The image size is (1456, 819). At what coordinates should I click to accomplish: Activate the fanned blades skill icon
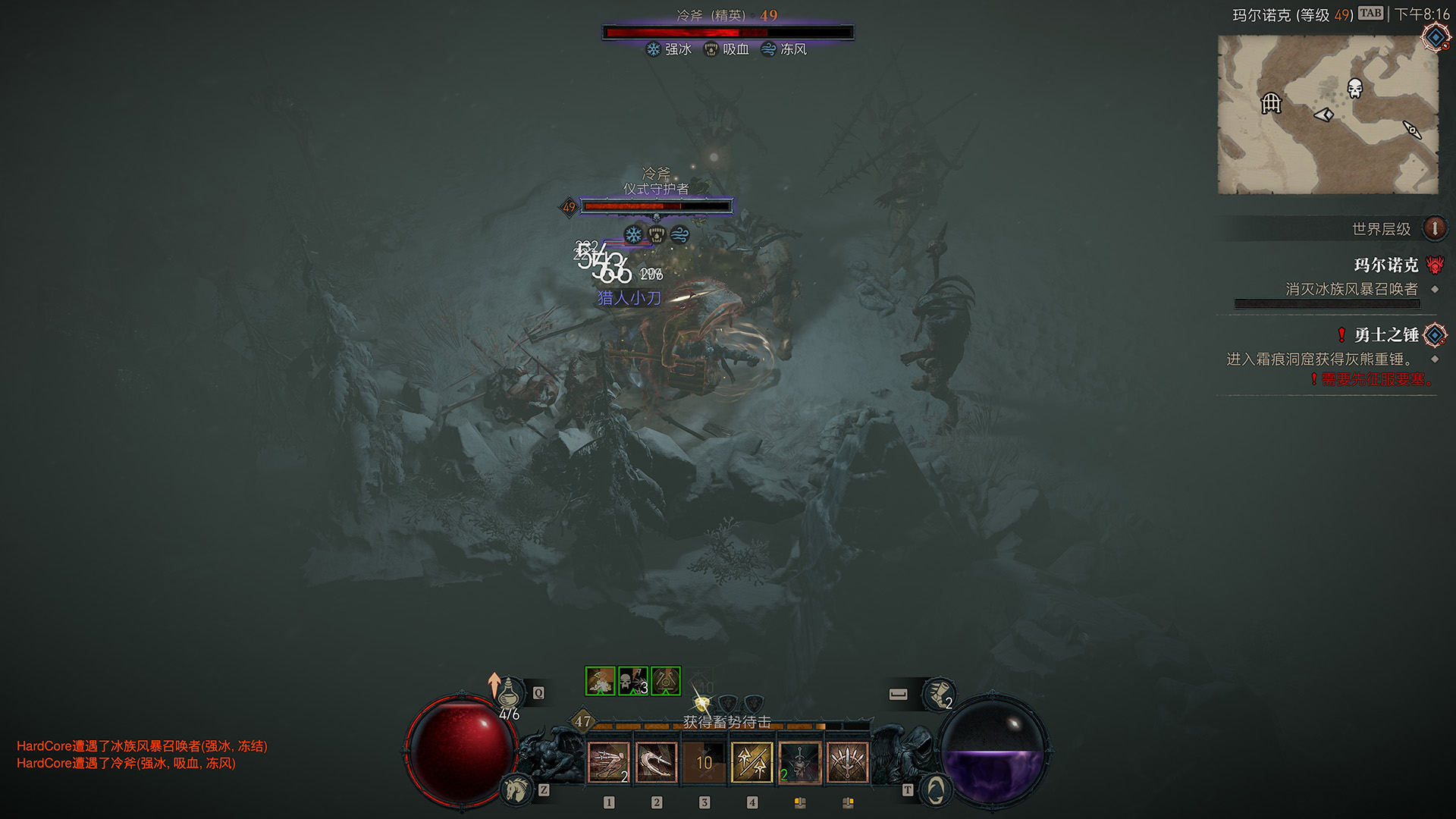847,762
